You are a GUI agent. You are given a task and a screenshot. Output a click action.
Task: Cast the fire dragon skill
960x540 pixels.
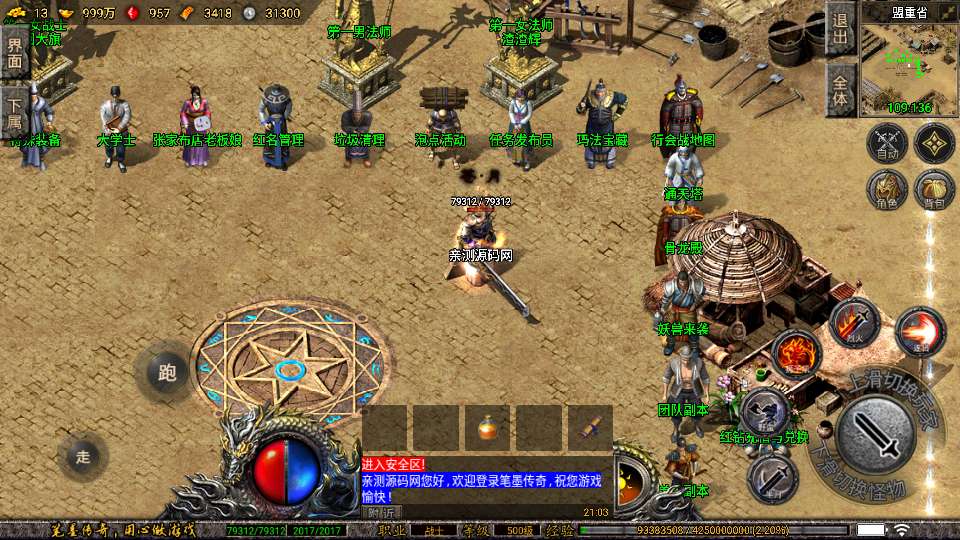(796, 353)
